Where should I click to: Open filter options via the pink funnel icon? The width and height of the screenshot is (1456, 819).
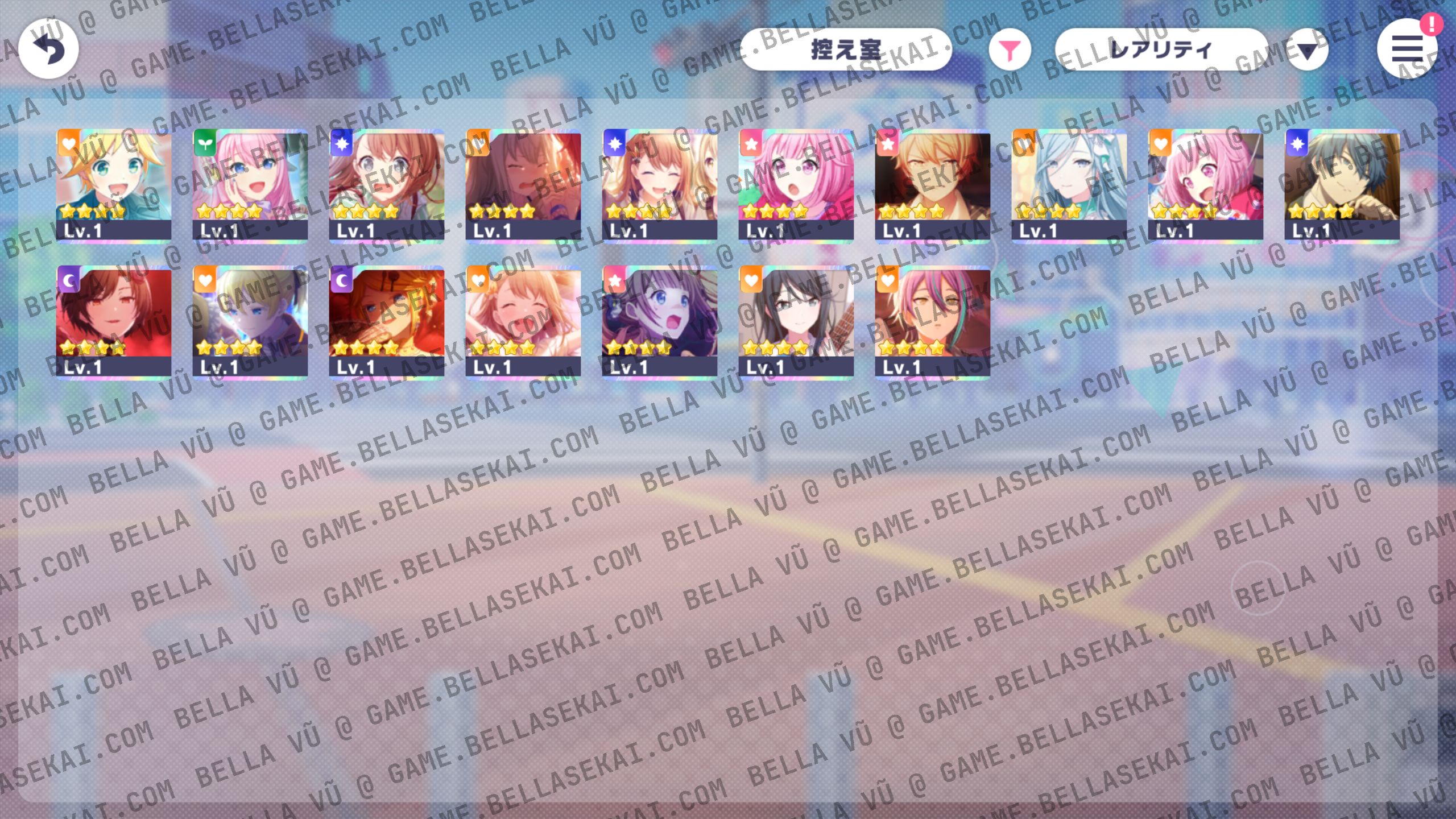(x=1010, y=50)
